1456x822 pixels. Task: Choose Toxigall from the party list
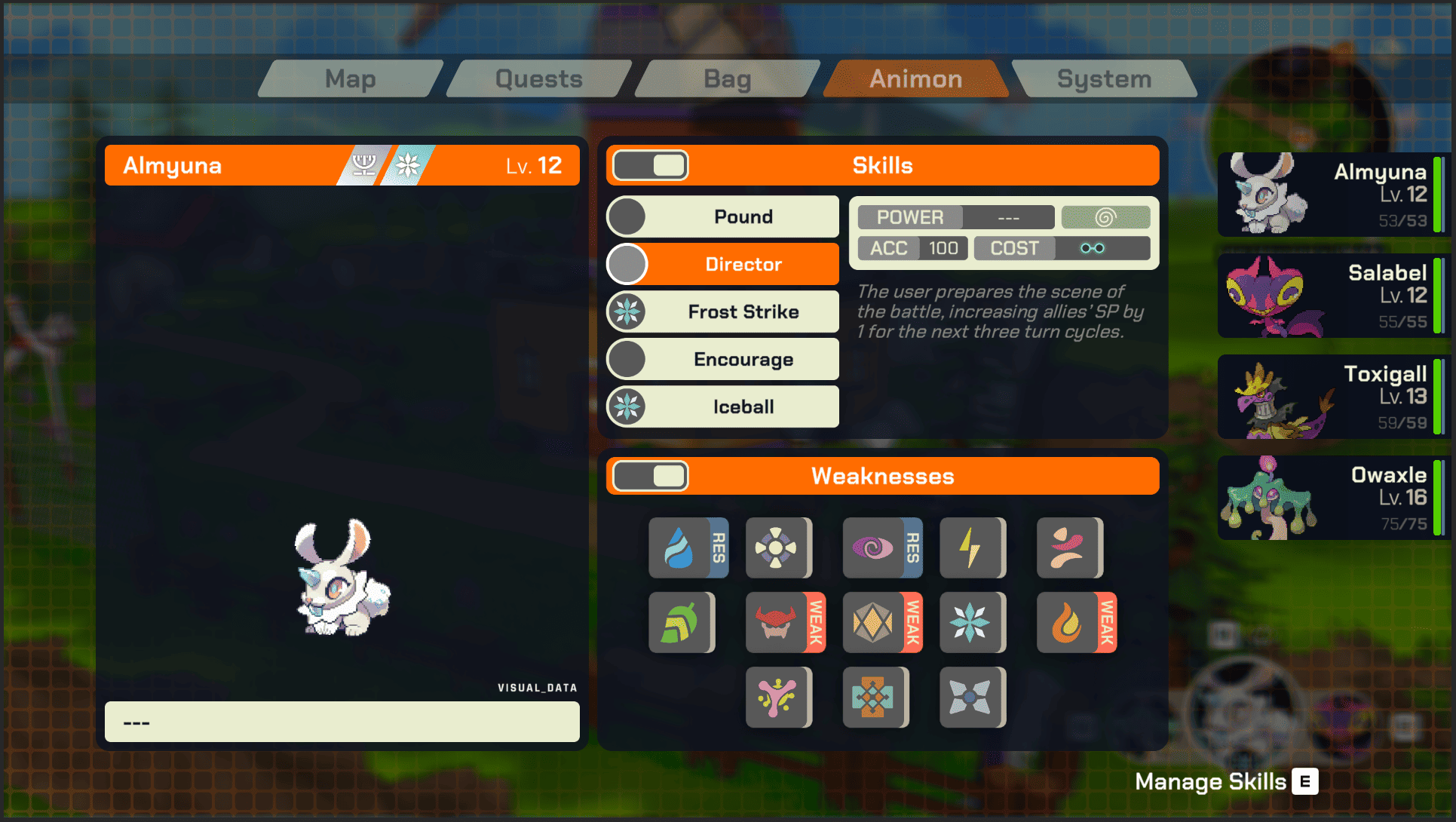[x=1332, y=397]
